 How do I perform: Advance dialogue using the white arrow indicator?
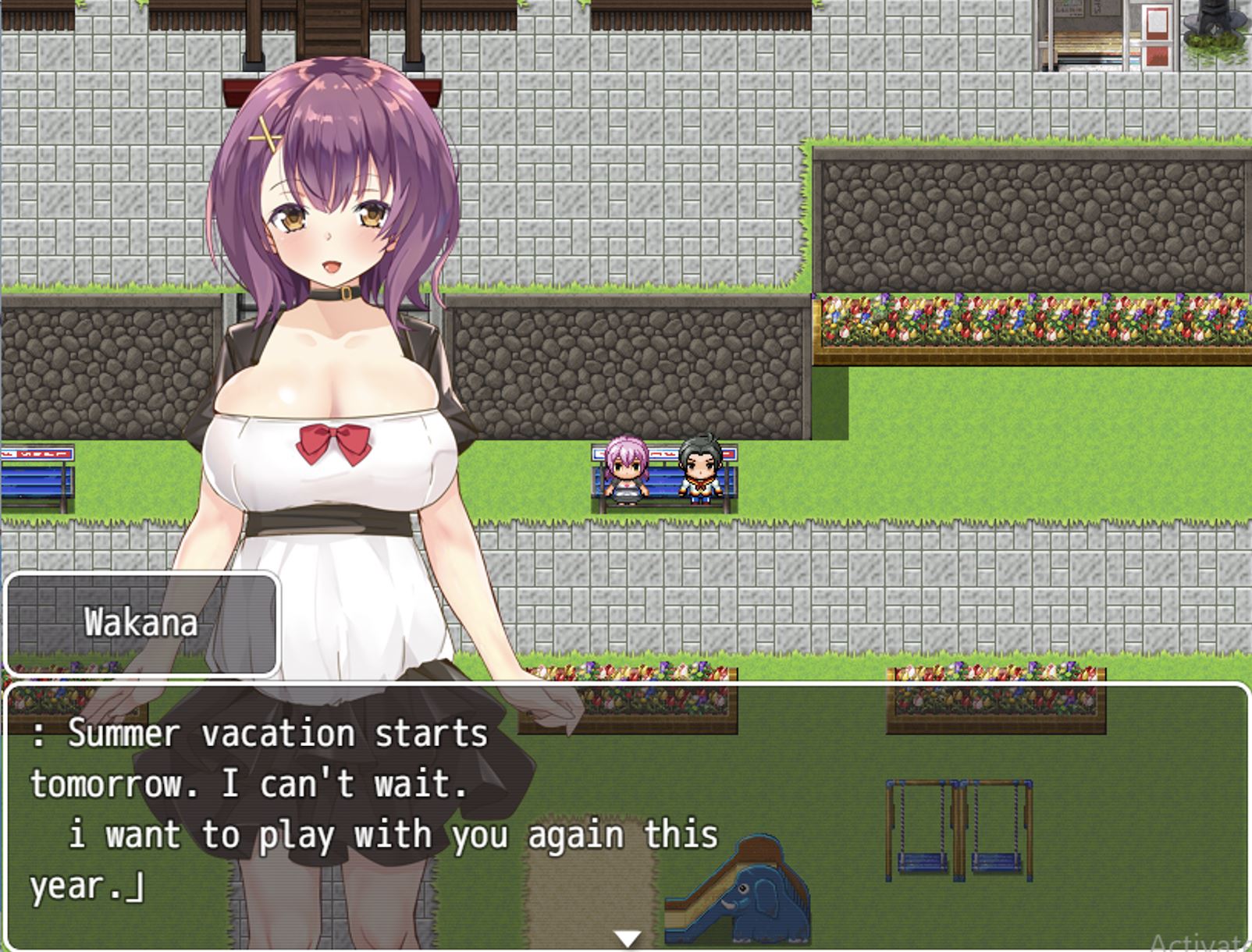[x=627, y=937]
